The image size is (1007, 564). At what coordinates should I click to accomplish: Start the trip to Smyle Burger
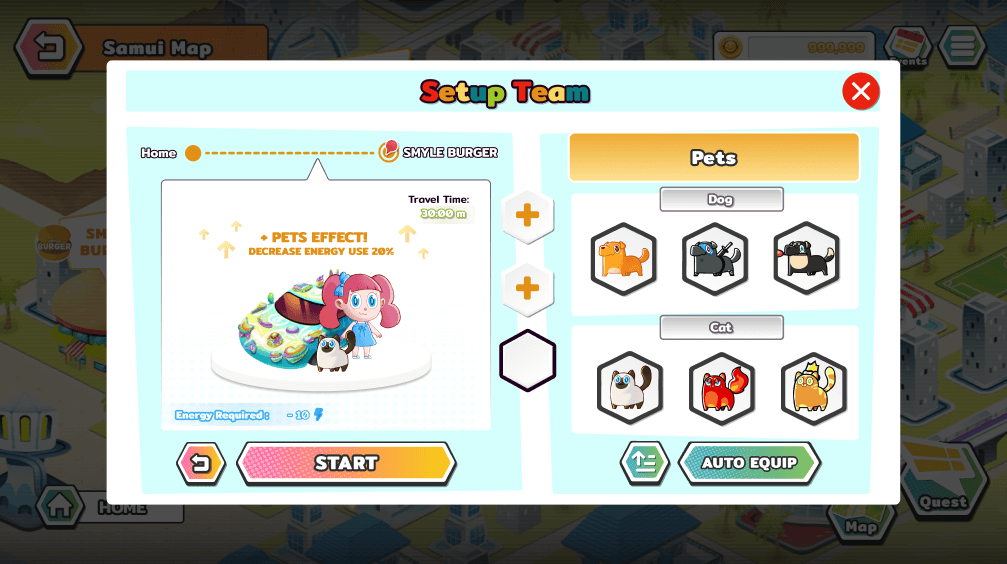(x=346, y=463)
